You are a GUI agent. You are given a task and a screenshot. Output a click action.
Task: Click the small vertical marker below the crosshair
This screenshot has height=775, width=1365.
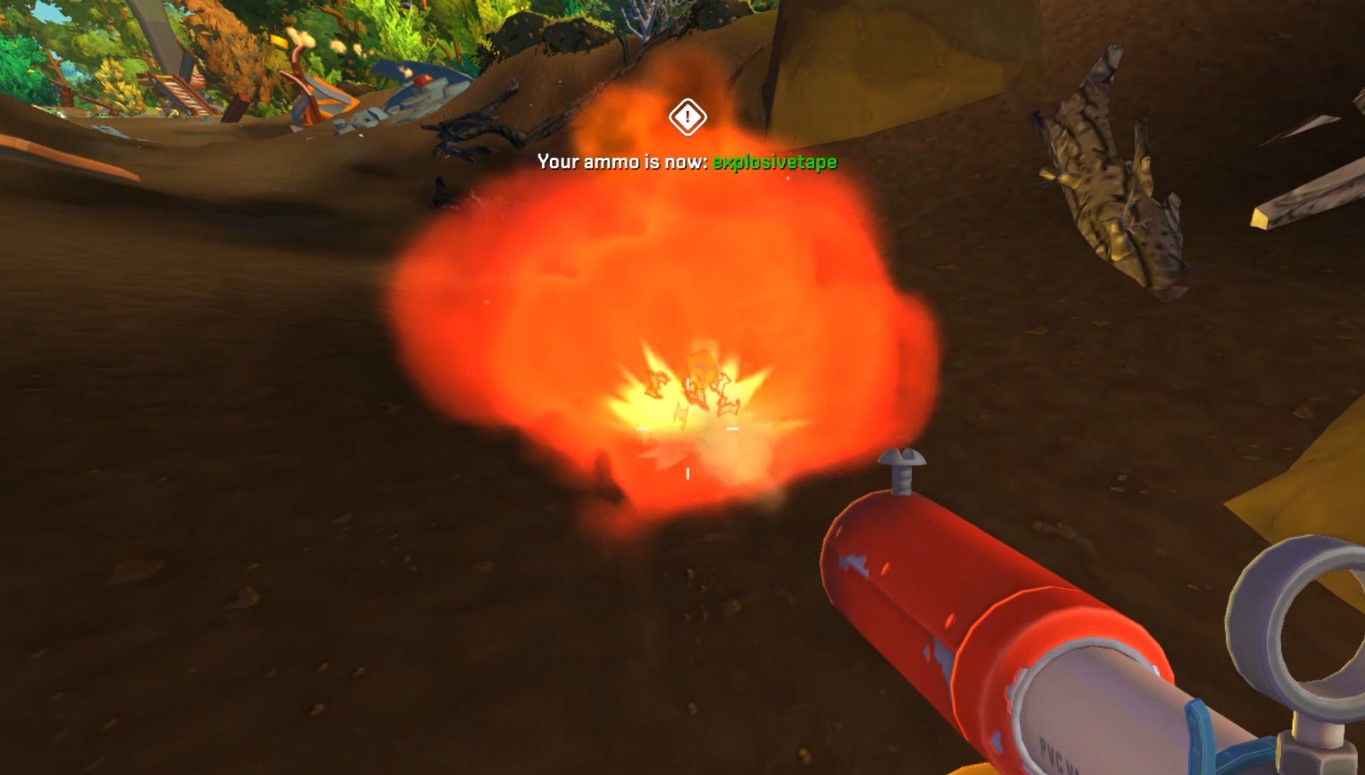pyautogui.click(x=687, y=473)
